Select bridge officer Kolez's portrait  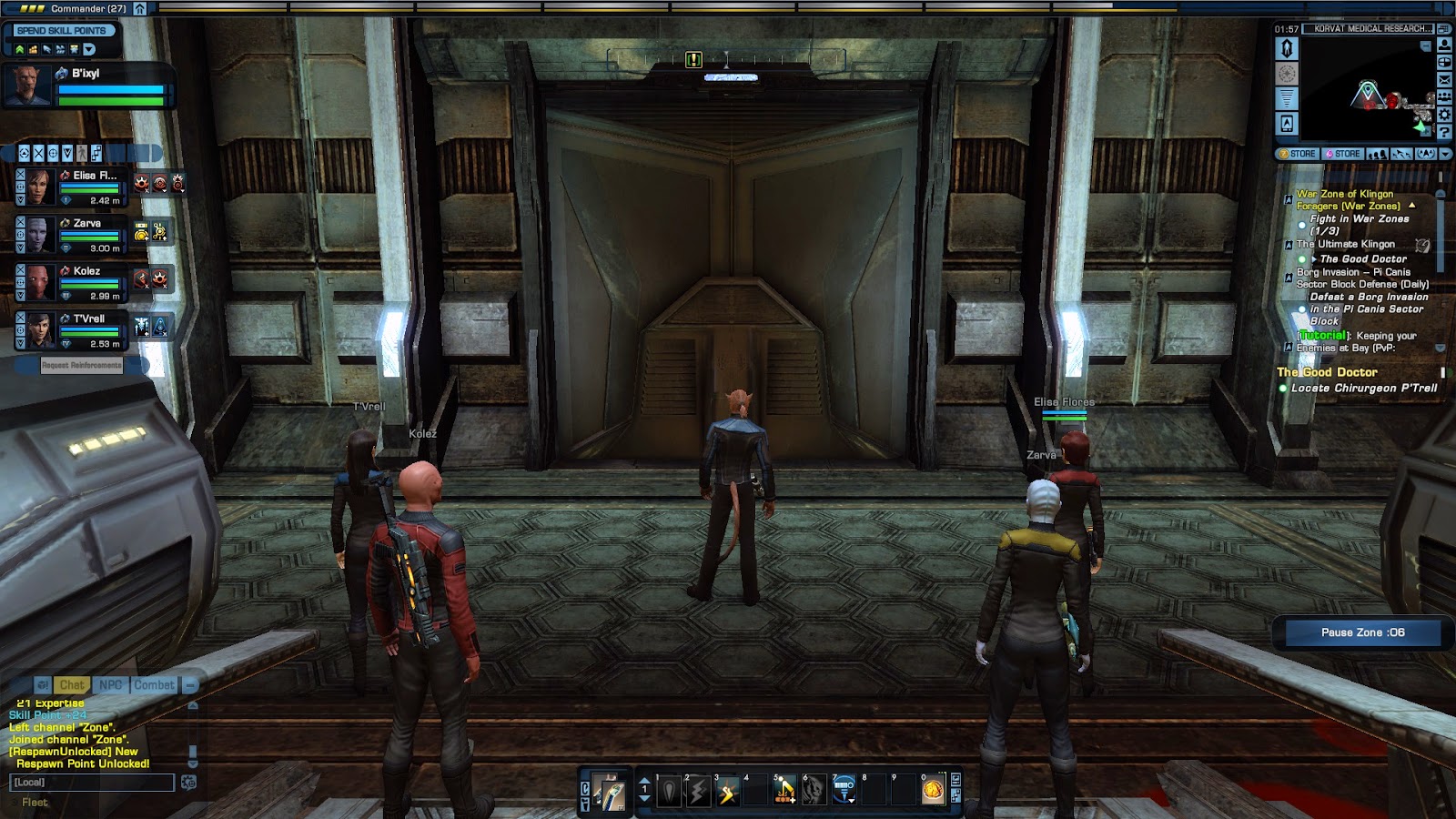[39, 283]
